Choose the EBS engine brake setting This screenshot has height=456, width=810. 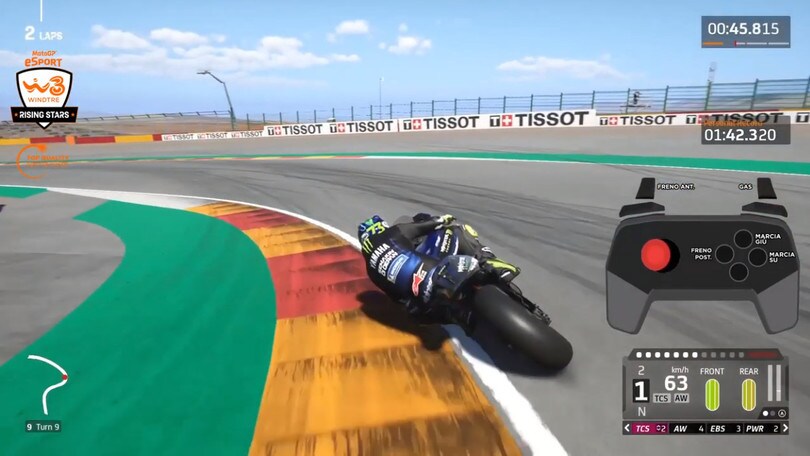click(x=724, y=428)
